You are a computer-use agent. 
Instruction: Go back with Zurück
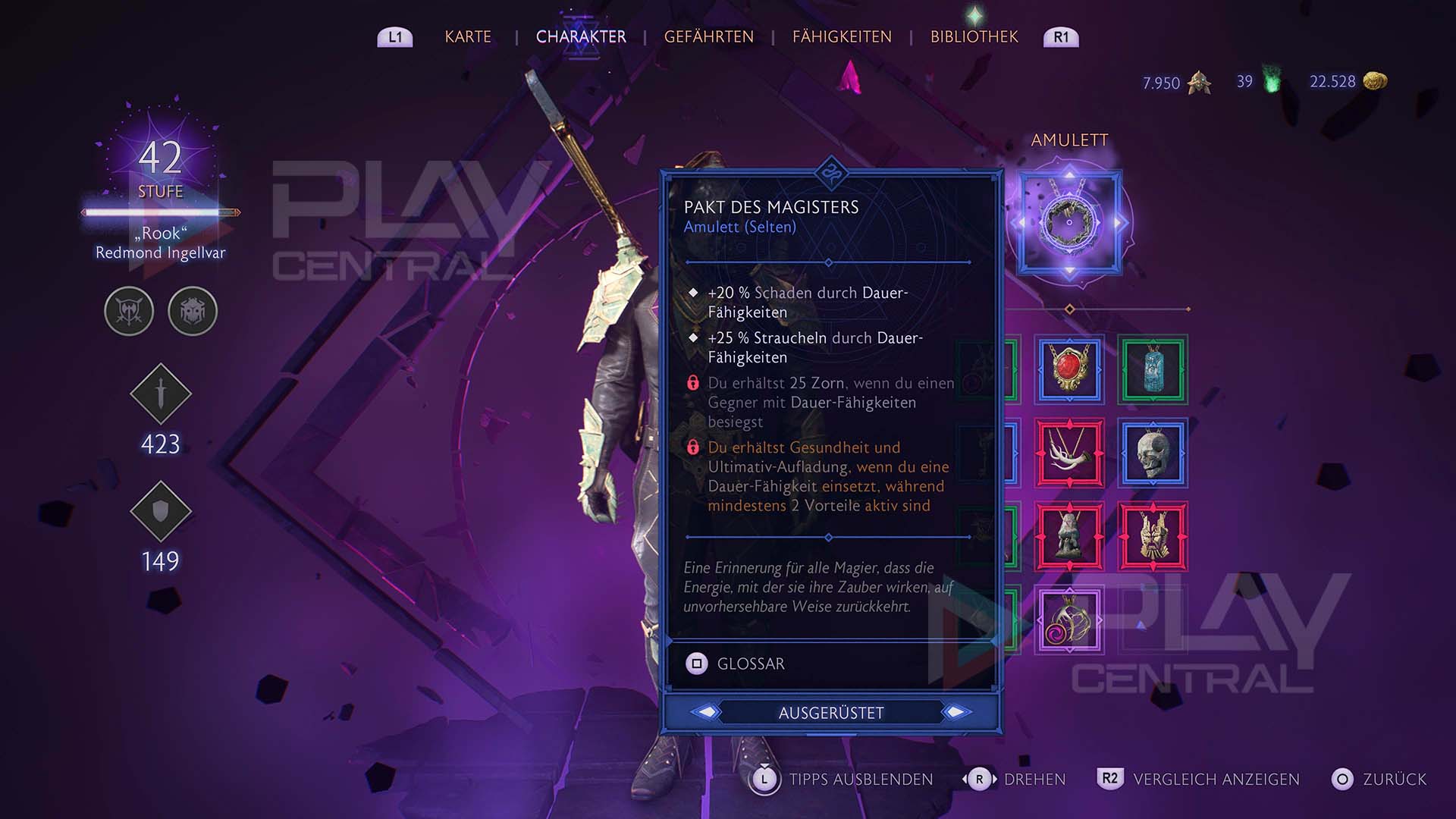(1379, 779)
